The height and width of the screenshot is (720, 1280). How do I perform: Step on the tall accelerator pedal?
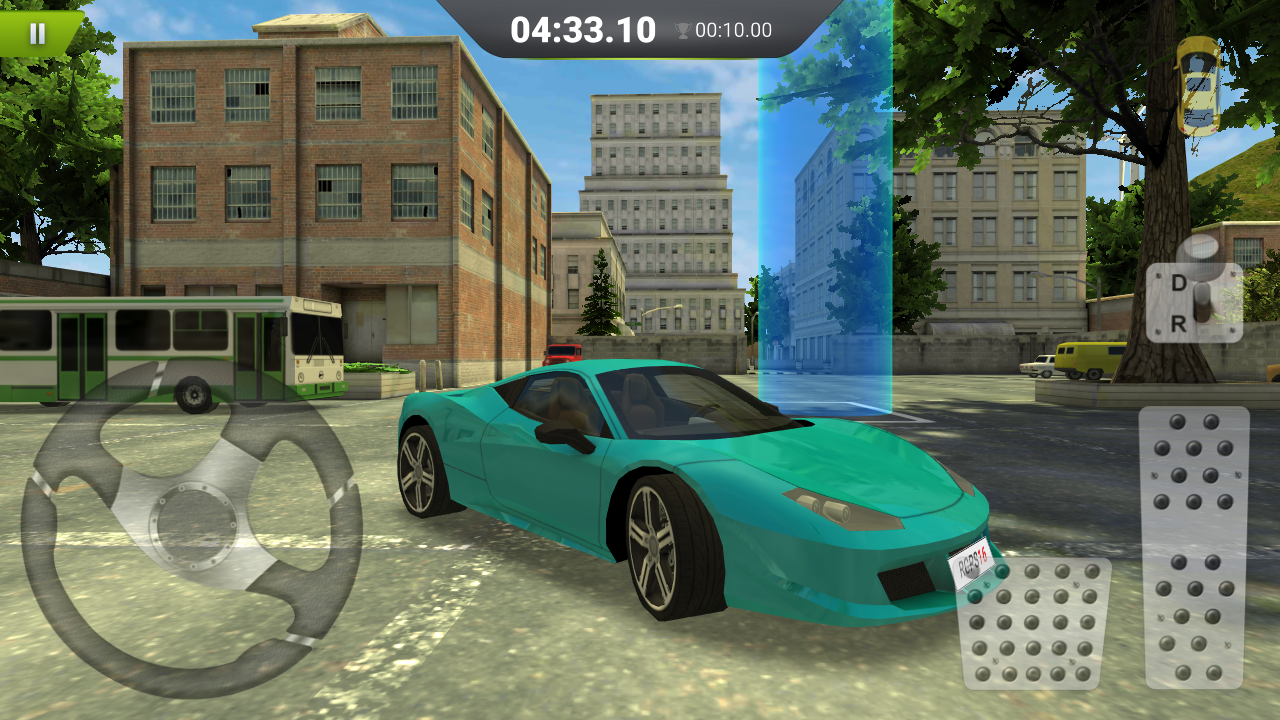coord(1194,546)
